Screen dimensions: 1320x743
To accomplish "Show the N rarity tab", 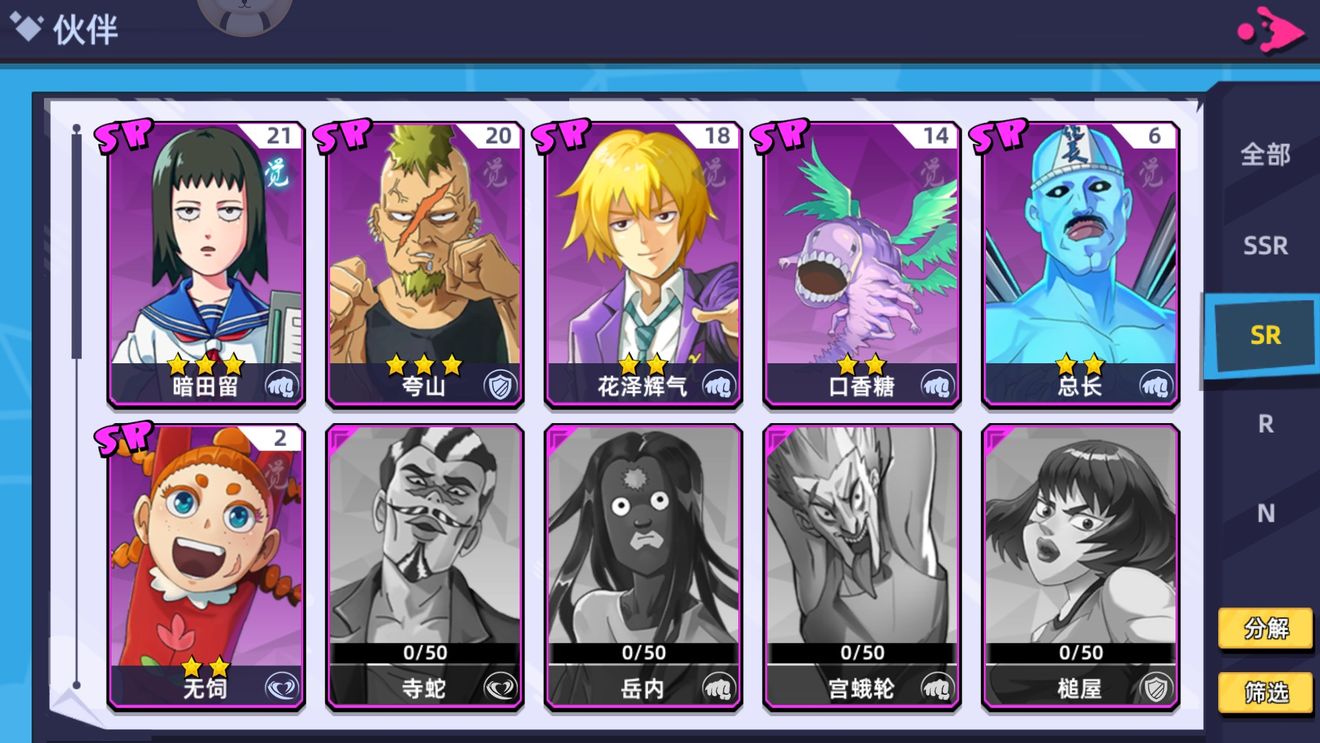I will (1265, 513).
